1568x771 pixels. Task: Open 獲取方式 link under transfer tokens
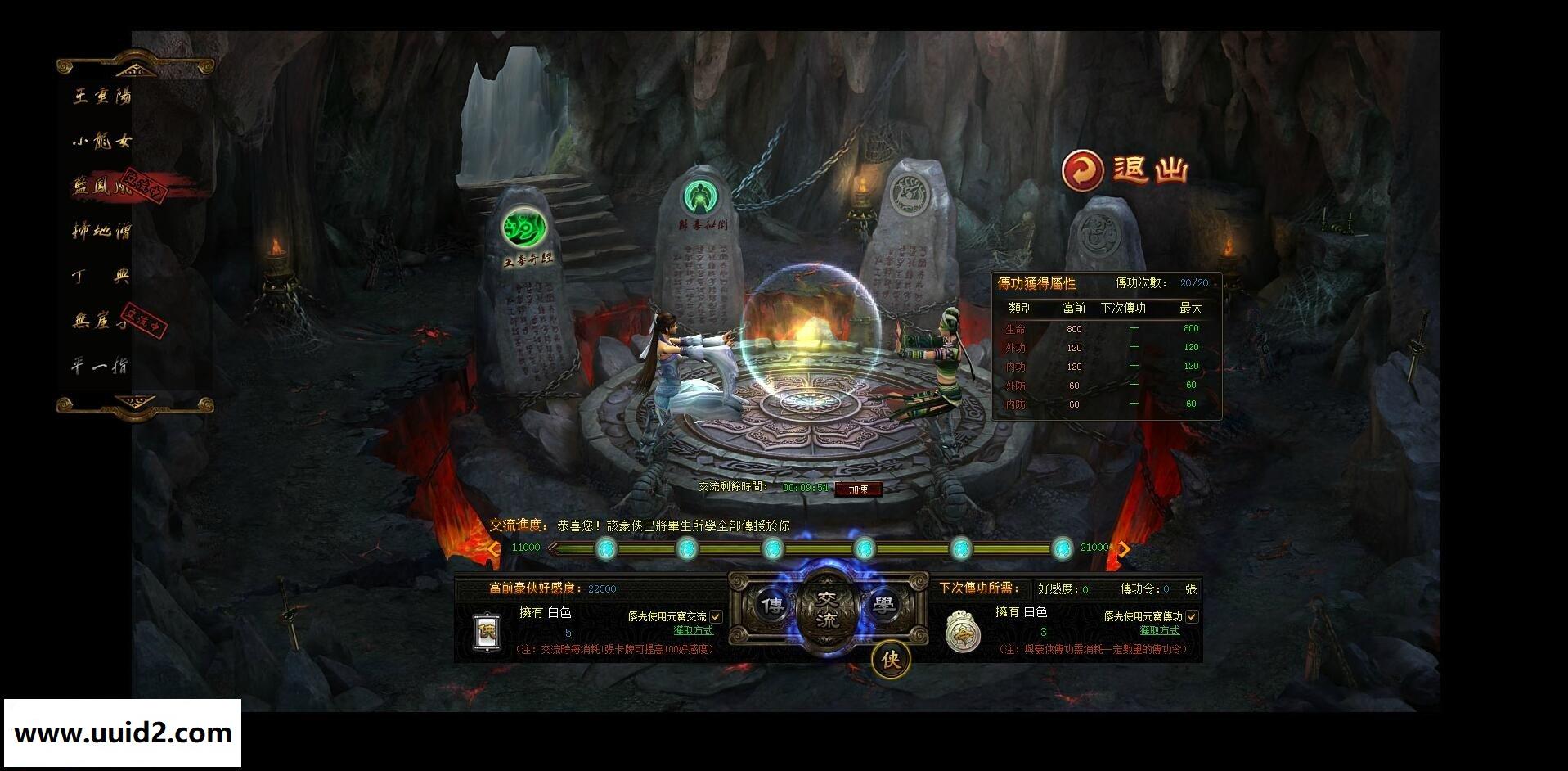[x=1159, y=630]
